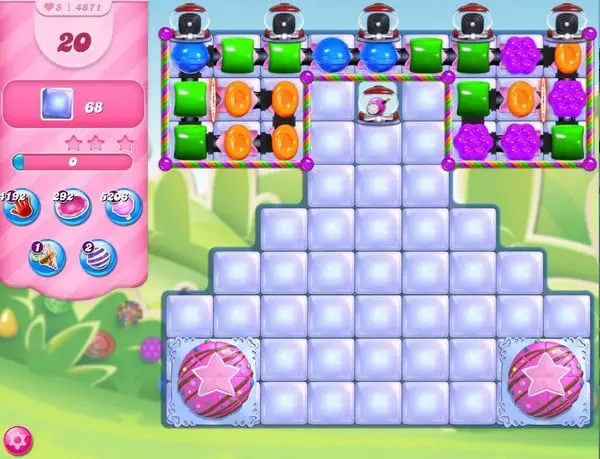The image size is (600, 459).
Task: Choose the purple striped candy booster
Action: pos(97,257)
